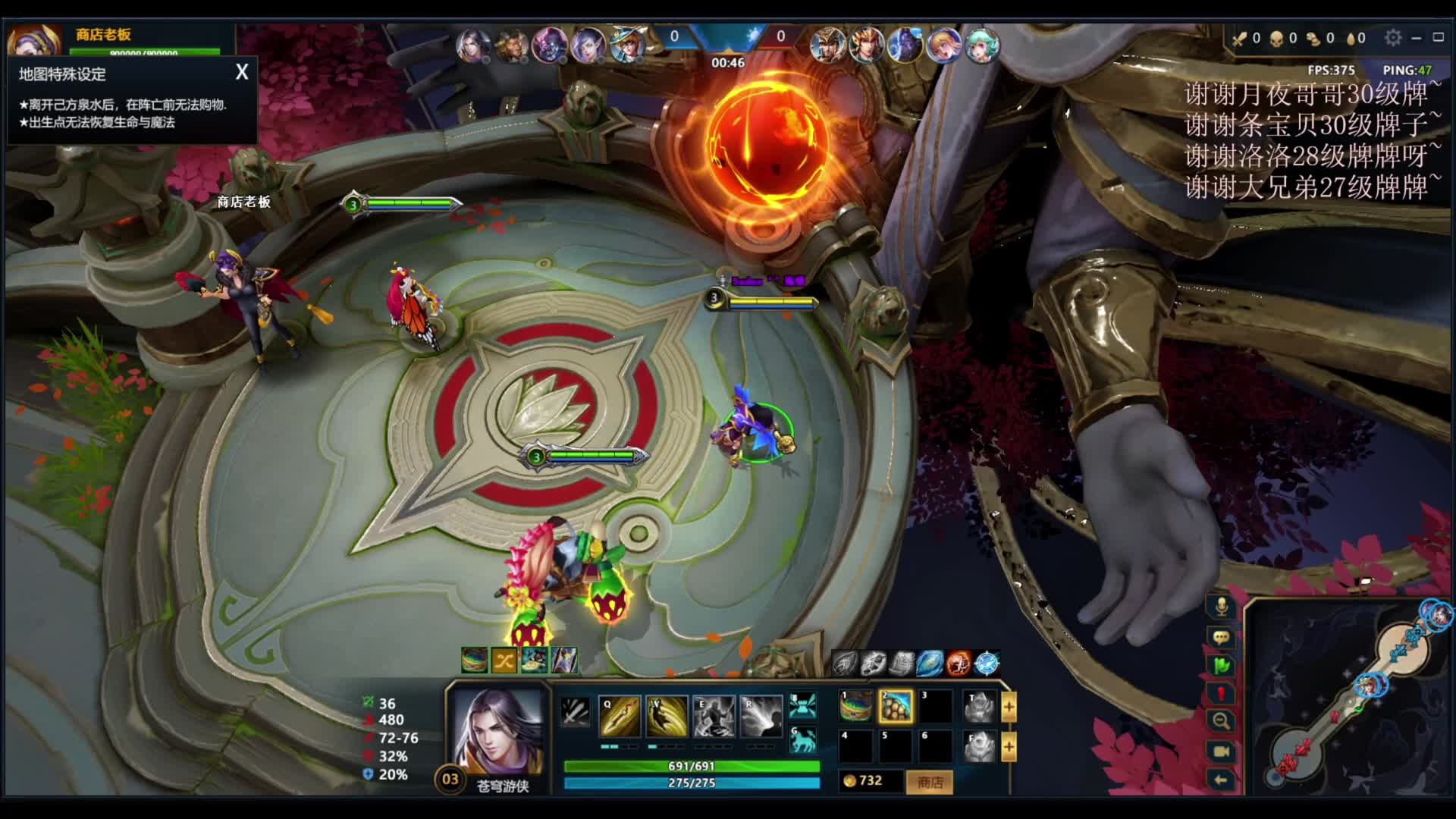Select the R ultimate ability icon

click(761, 716)
